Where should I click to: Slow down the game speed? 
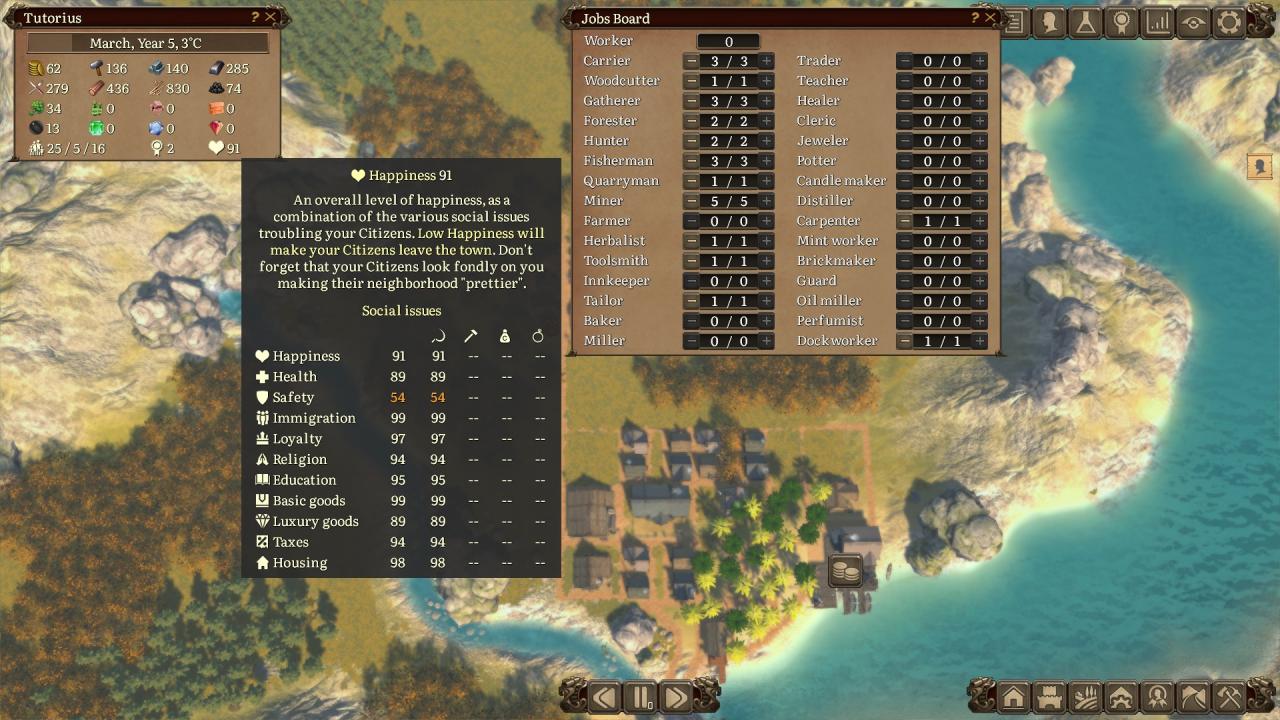coord(604,696)
